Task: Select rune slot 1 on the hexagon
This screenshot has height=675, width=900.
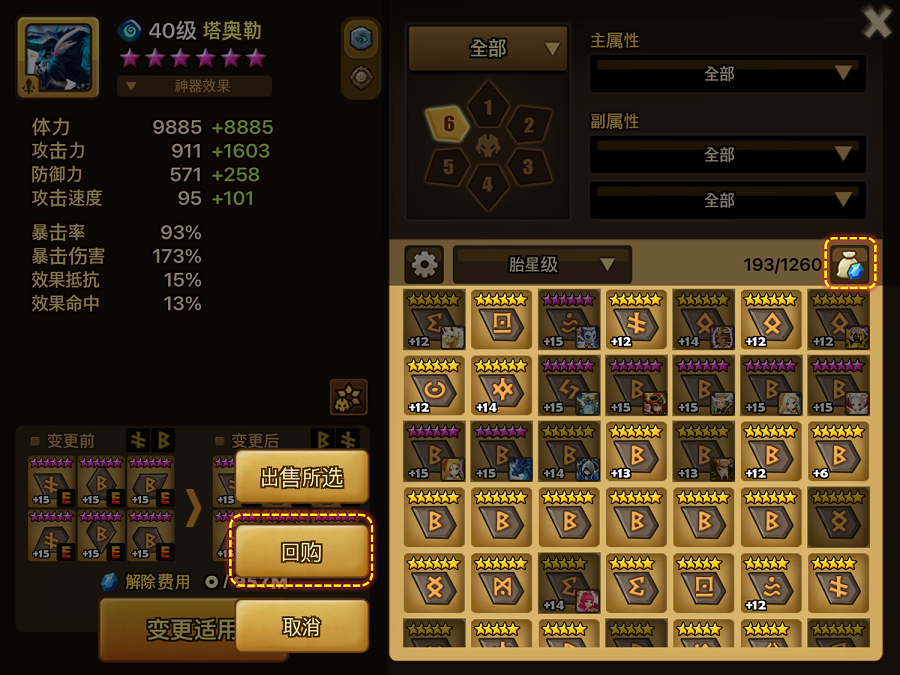Action: coord(488,107)
